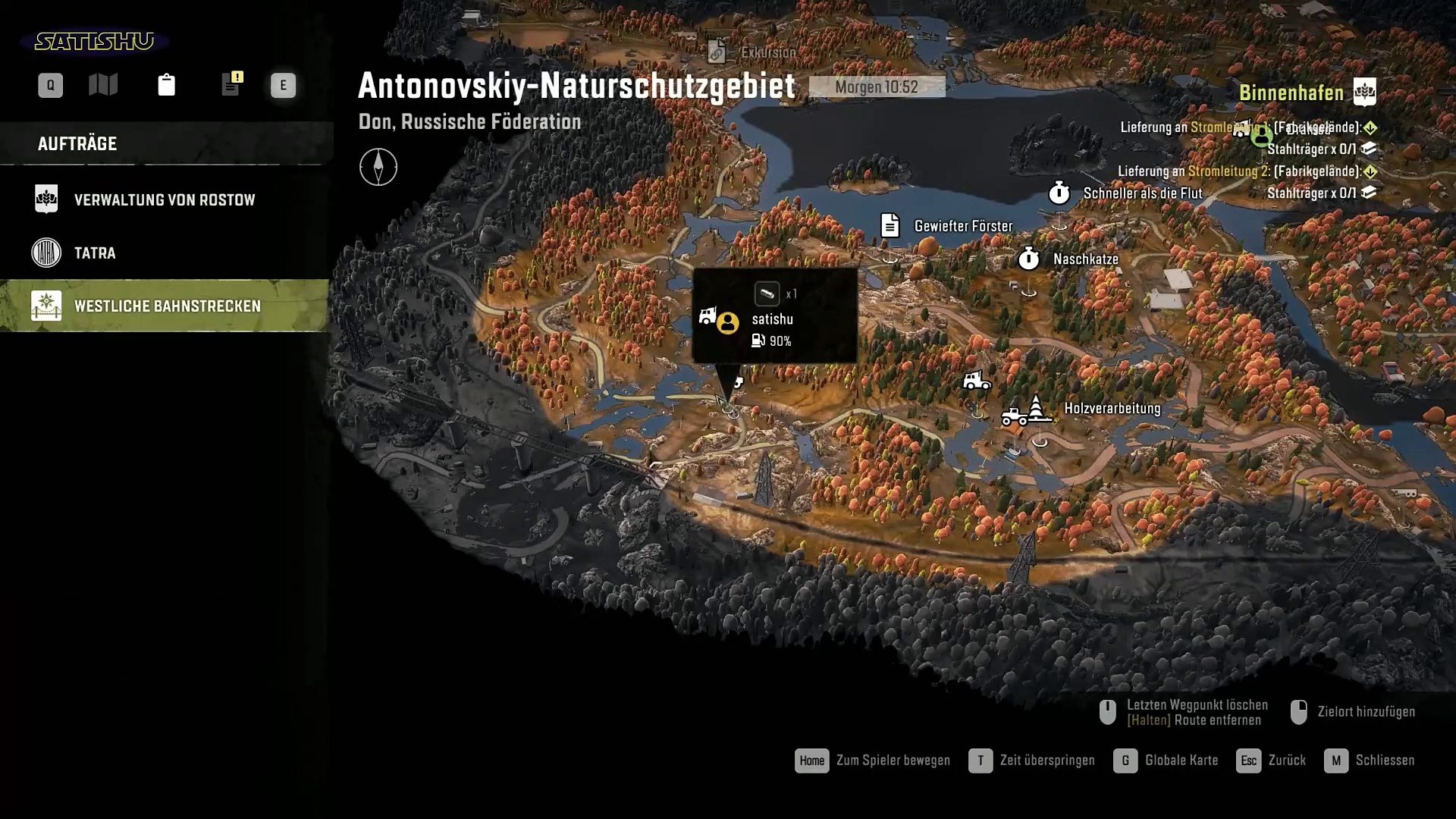Select the Naschkatze stopwatch marker

[x=1028, y=259]
